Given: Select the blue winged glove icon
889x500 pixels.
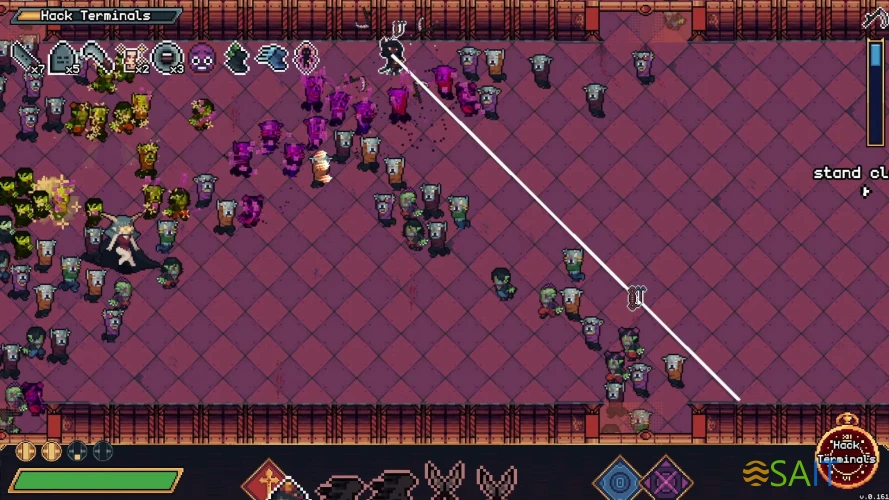Looking at the screenshot, I should [271, 58].
